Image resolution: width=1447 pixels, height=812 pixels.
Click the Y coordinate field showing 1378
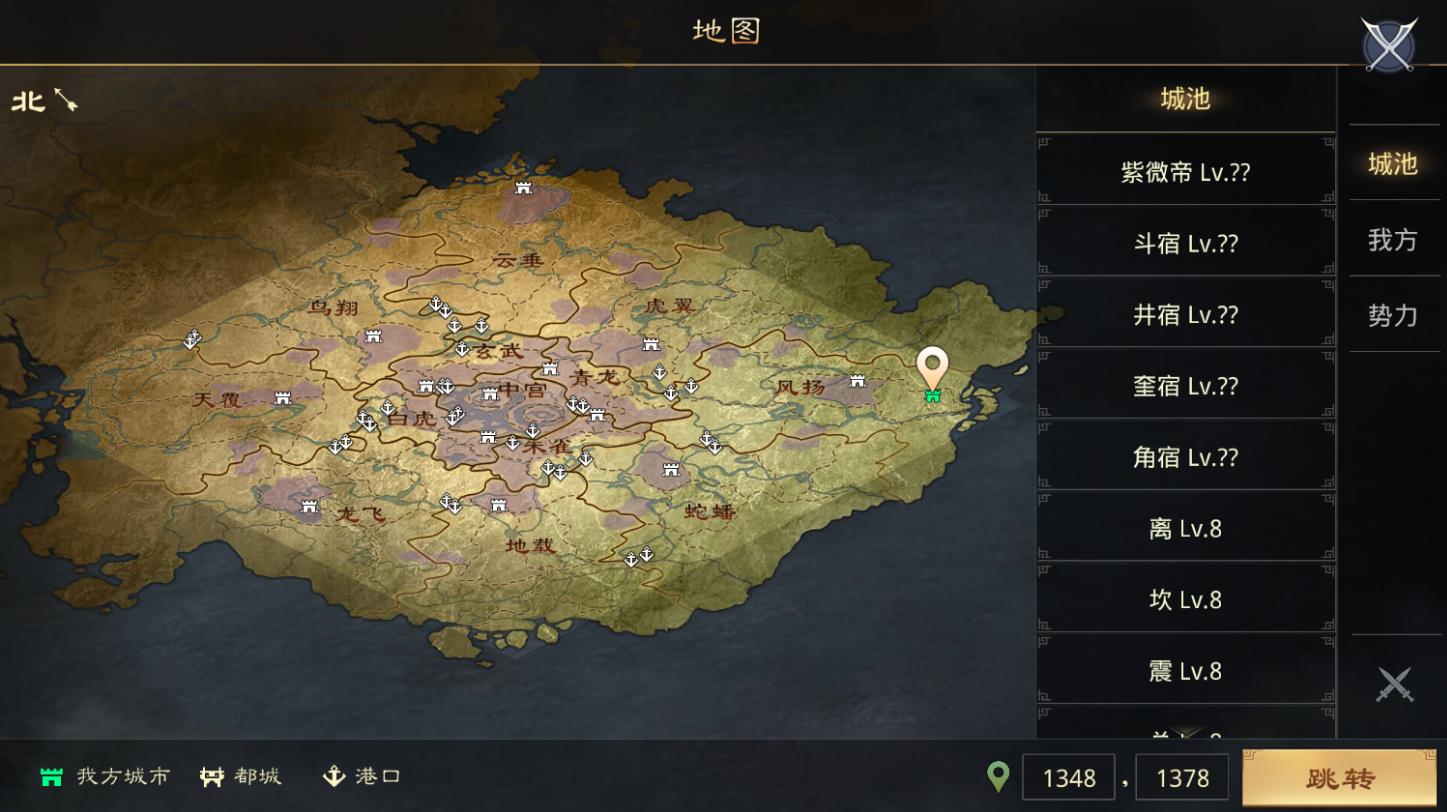[1181, 777]
